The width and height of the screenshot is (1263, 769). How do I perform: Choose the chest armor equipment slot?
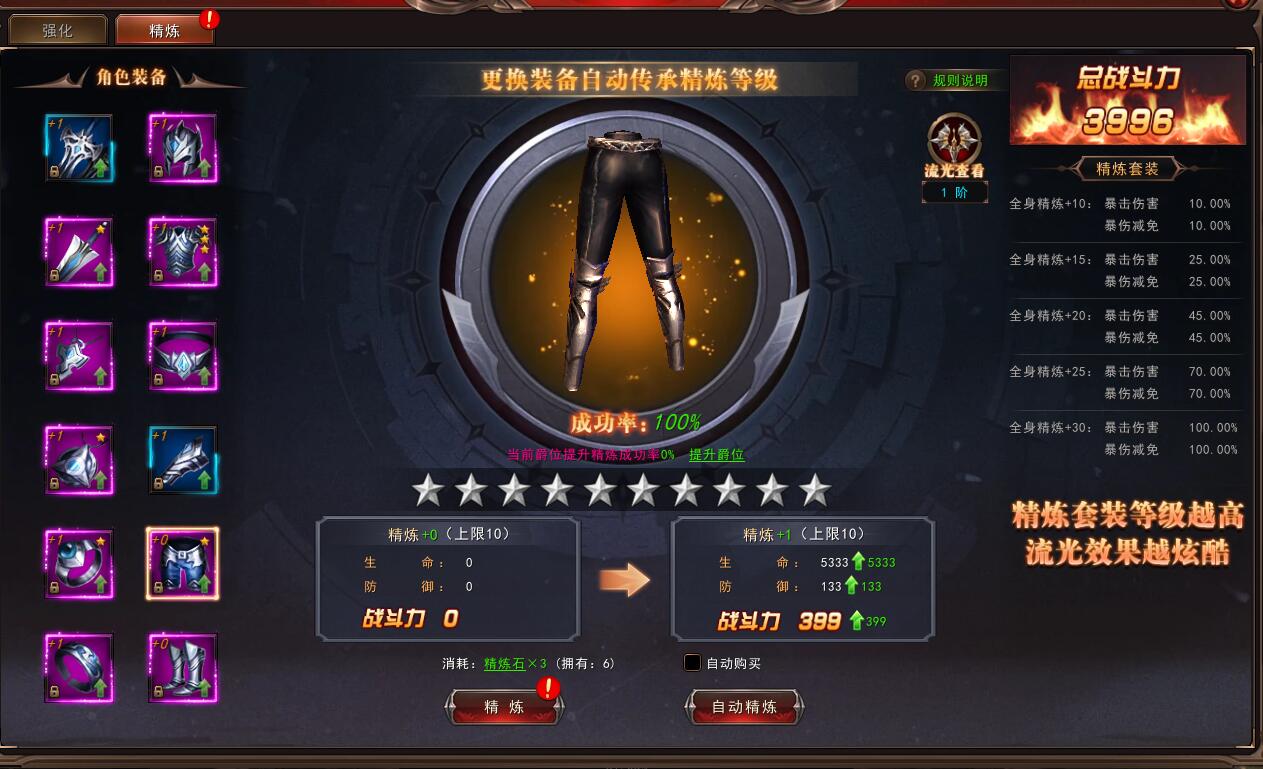tap(183, 252)
